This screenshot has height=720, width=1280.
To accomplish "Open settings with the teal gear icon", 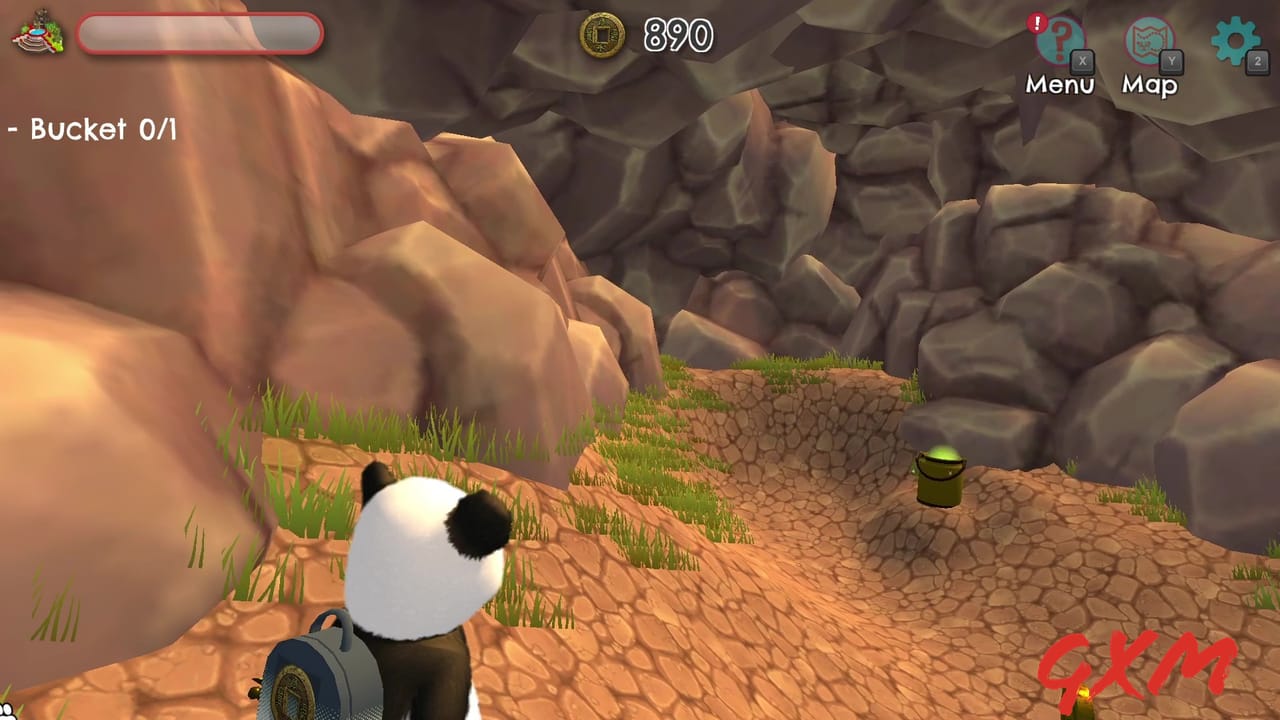I will (x=1237, y=40).
